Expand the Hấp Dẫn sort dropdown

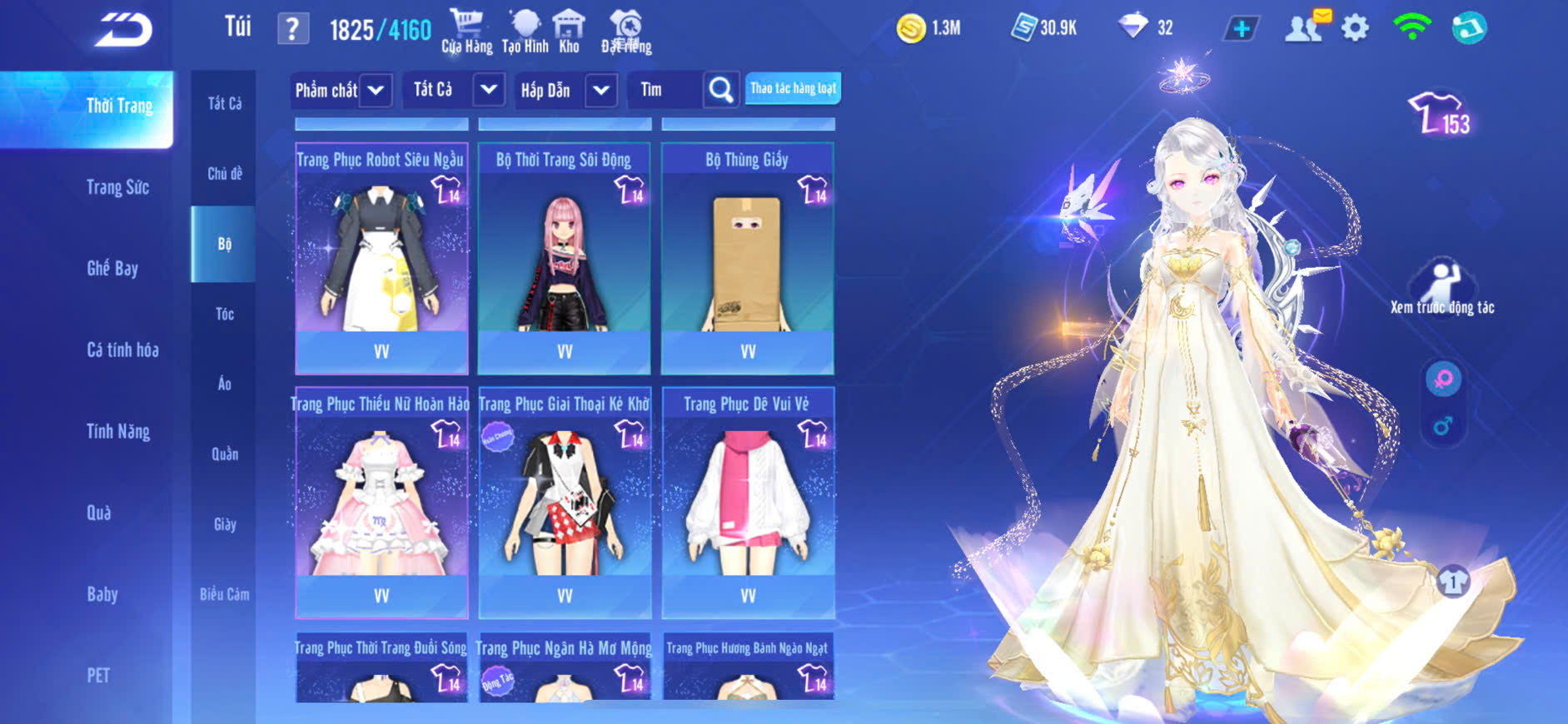tap(601, 90)
